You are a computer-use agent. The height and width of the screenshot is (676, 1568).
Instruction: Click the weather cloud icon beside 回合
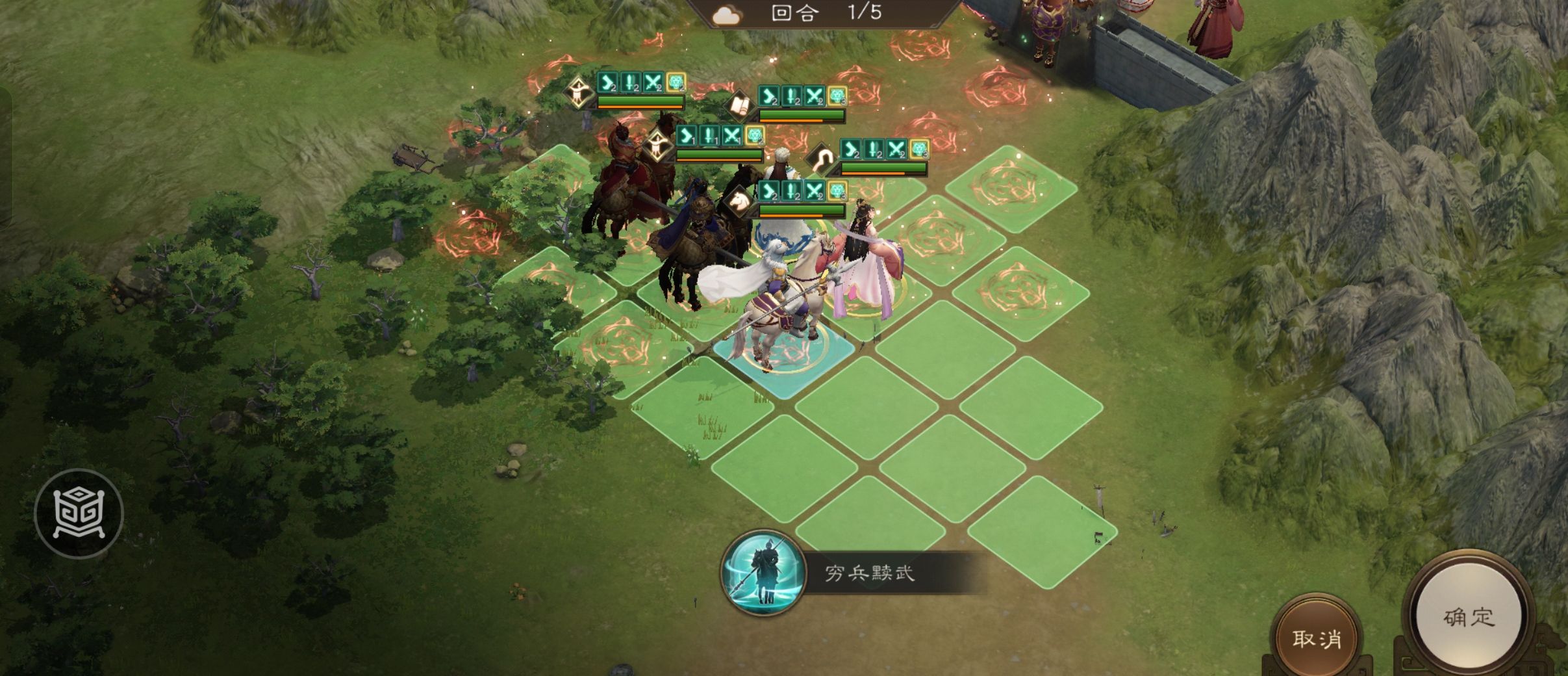click(726, 15)
